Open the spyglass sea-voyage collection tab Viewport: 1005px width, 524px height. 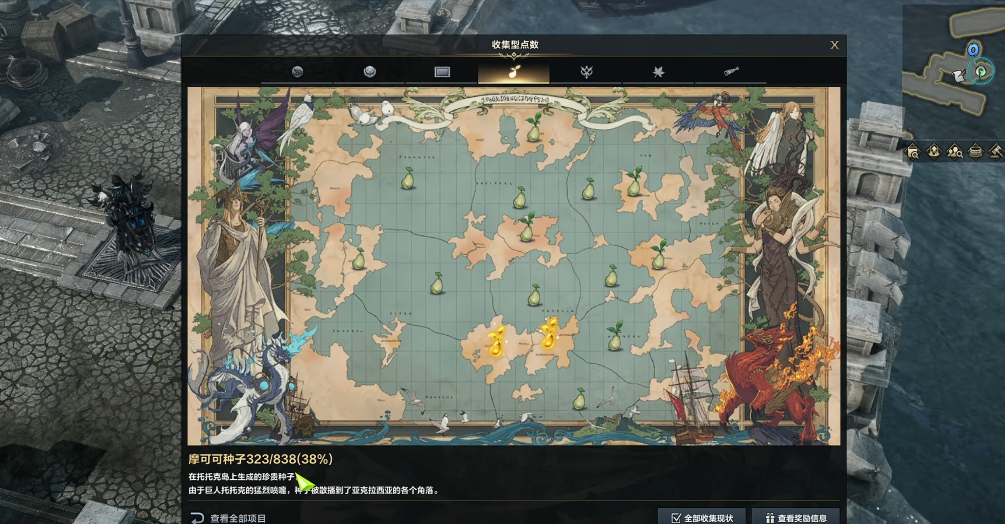pyautogui.click(x=730, y=72)
